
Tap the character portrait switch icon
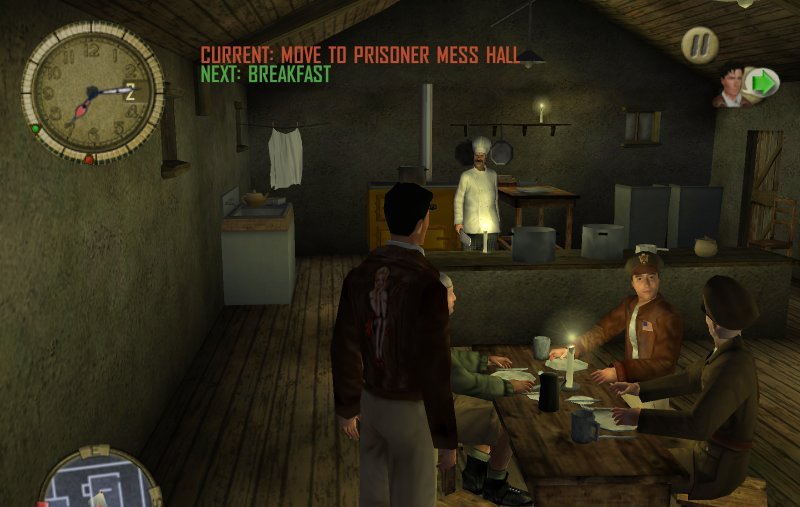pyautogui.click(x=747, y=85)
